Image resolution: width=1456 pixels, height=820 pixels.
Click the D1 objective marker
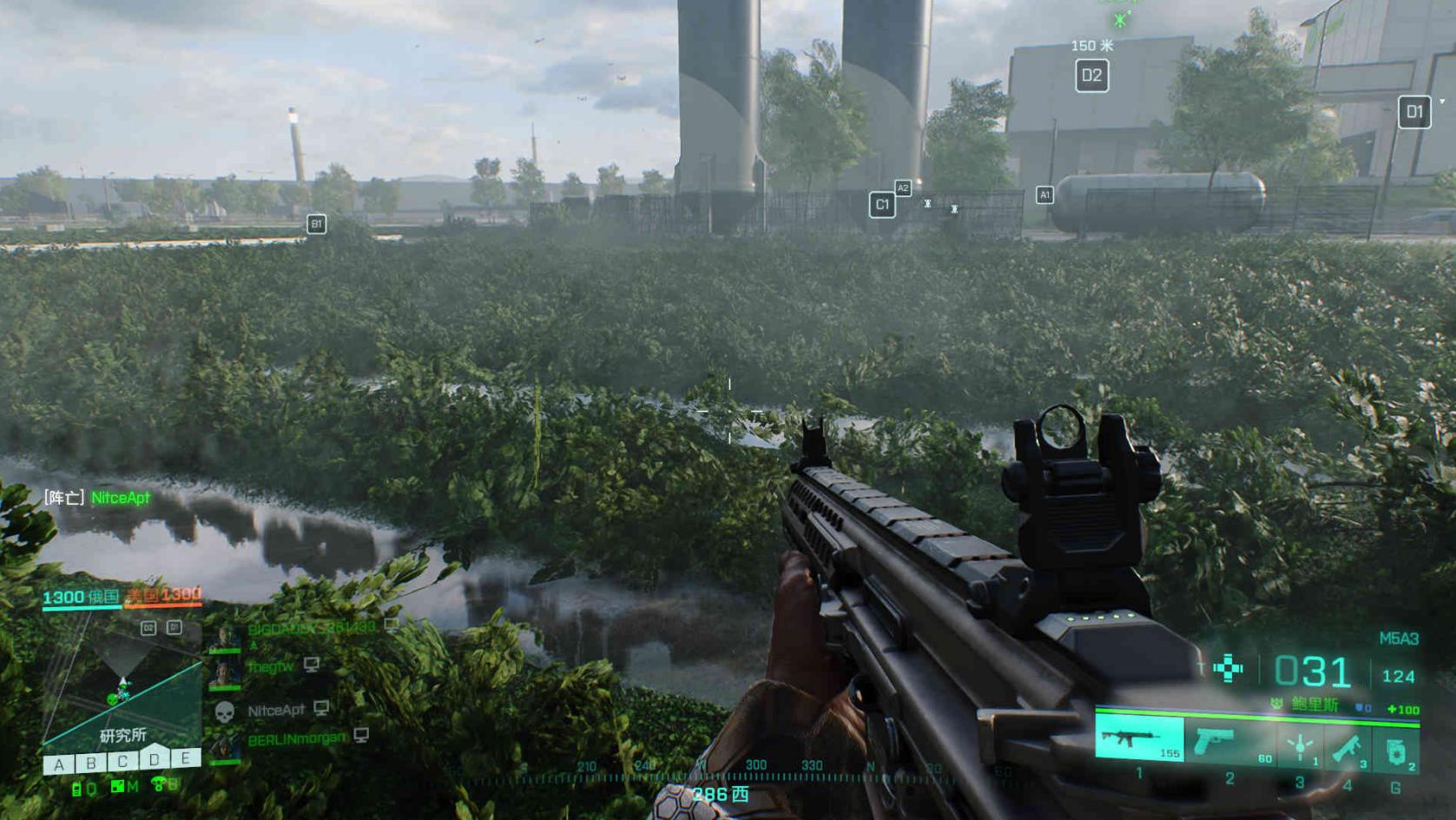click(1414, 111)
